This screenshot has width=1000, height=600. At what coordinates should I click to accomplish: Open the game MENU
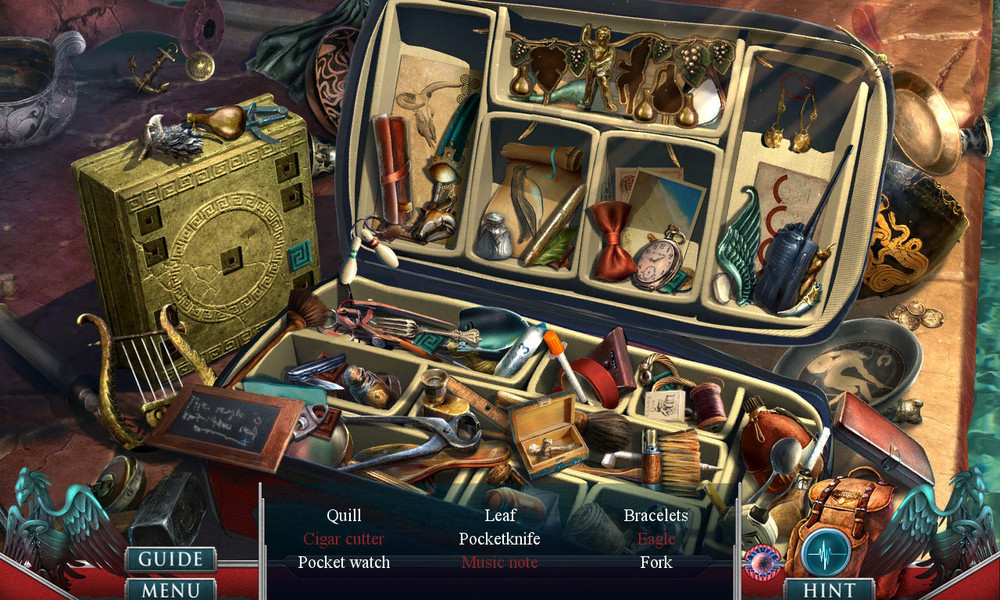tap(170, 589)
